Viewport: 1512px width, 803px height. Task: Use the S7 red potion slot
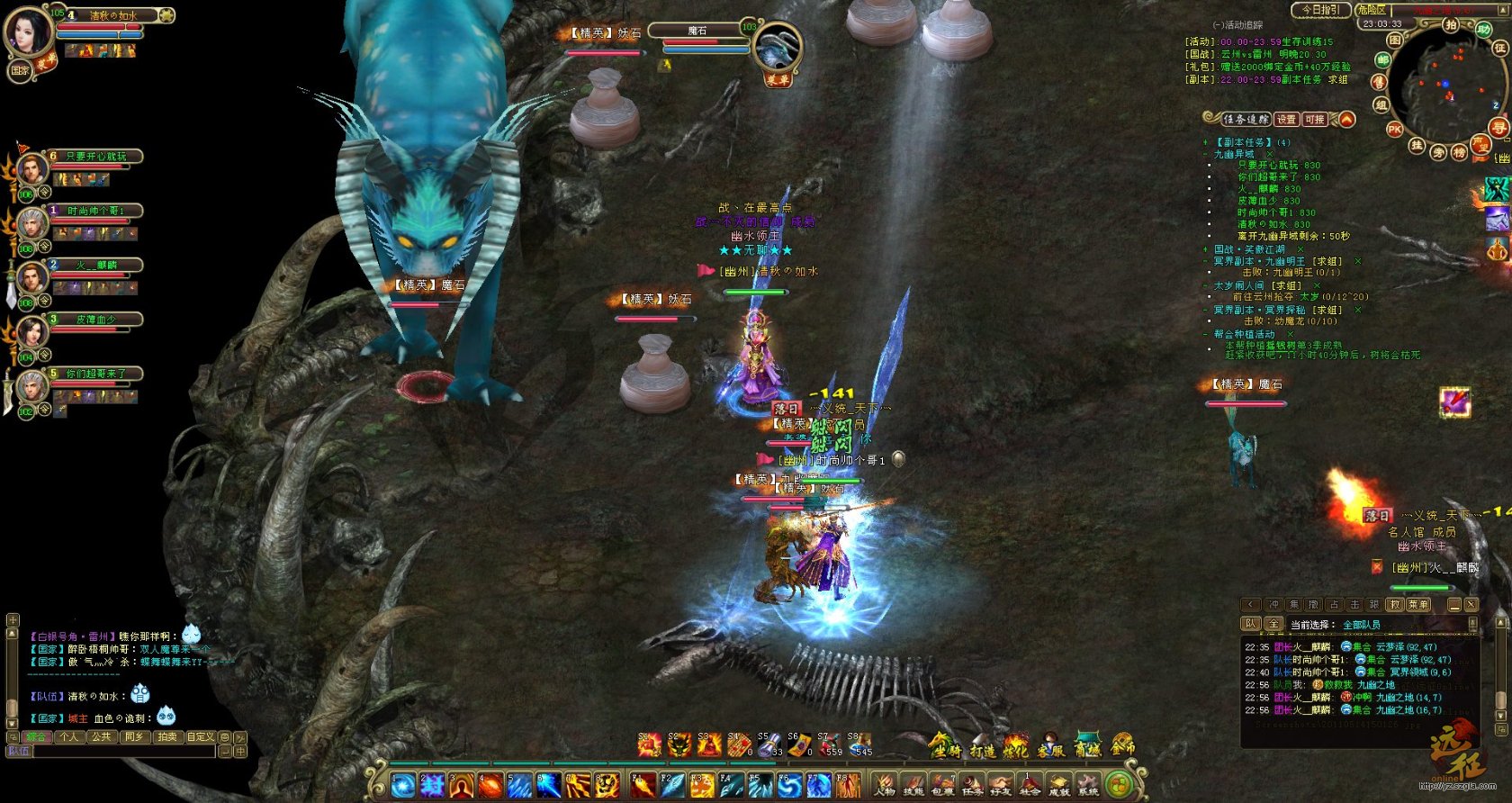828,745
